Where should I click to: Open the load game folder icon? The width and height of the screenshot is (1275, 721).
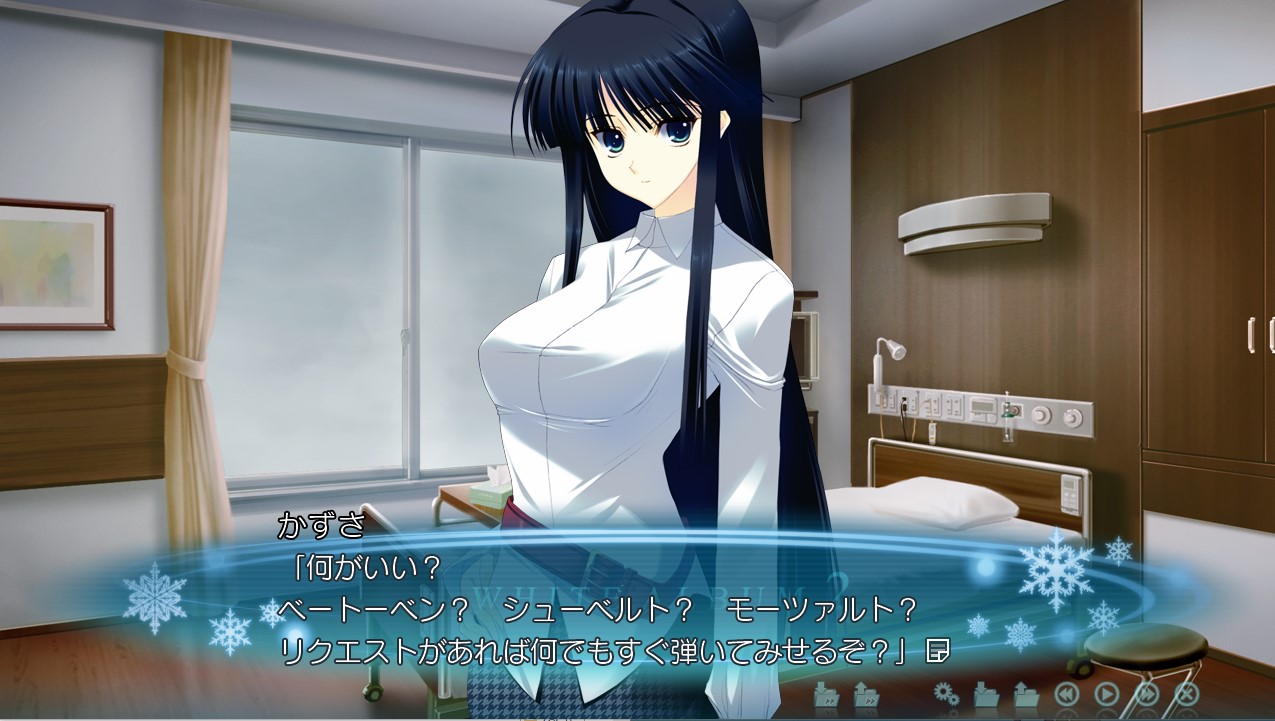1026,692
